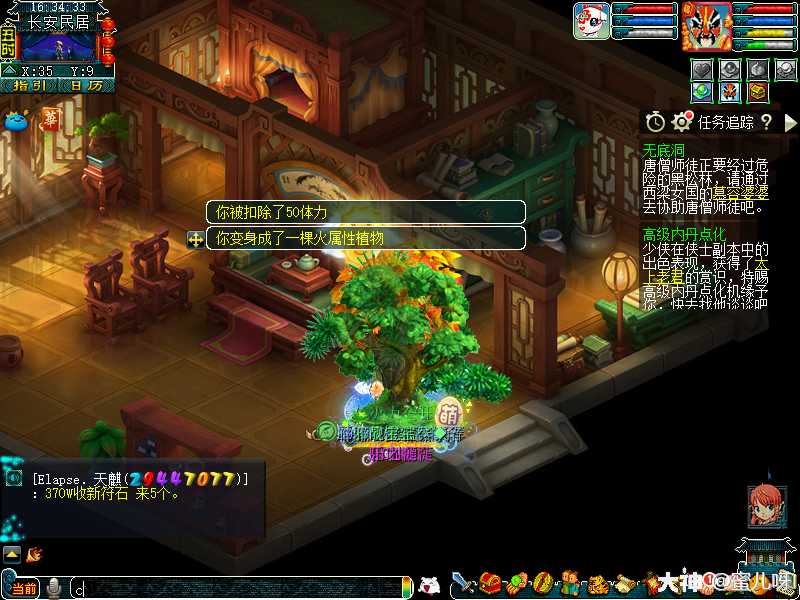
Task: Select the pet portrait with eye patch
Action: click(x=591, y=20)
